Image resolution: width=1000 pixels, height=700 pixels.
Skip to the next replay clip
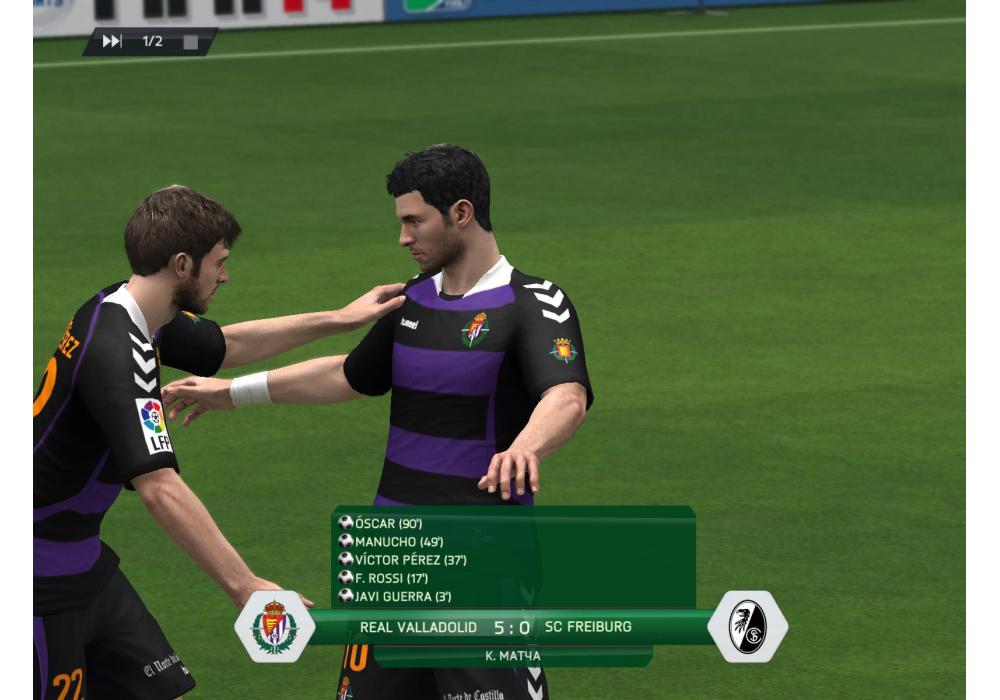pos(112,41)
